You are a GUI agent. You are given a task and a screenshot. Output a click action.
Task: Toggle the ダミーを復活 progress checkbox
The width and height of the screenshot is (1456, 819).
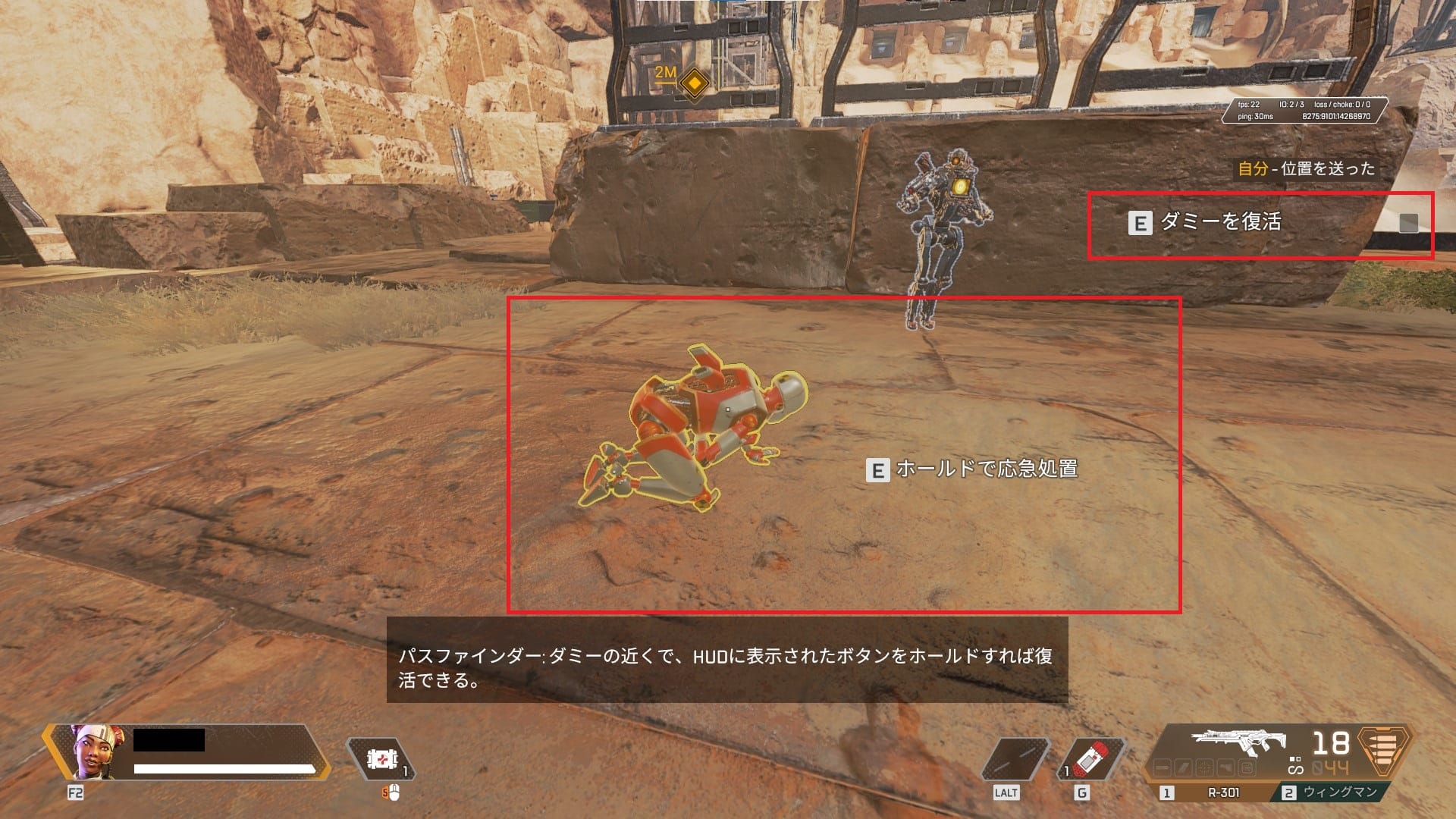coord(1409,222)
